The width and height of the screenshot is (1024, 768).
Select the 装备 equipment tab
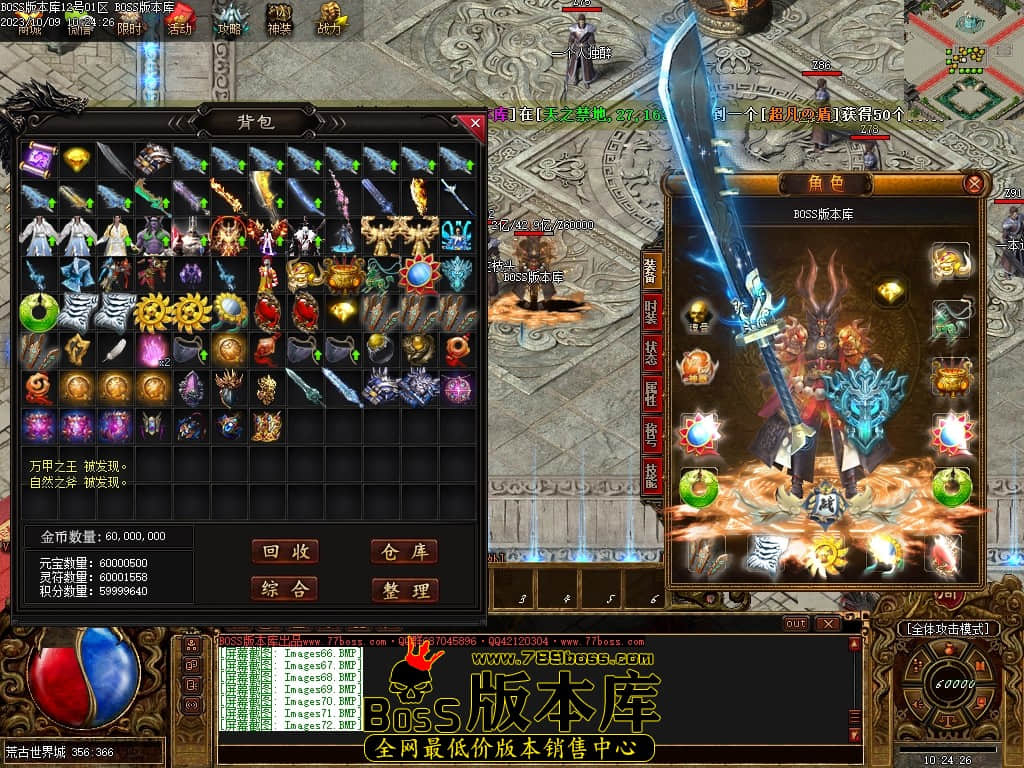pyautogui.click(x=652, y=272)
